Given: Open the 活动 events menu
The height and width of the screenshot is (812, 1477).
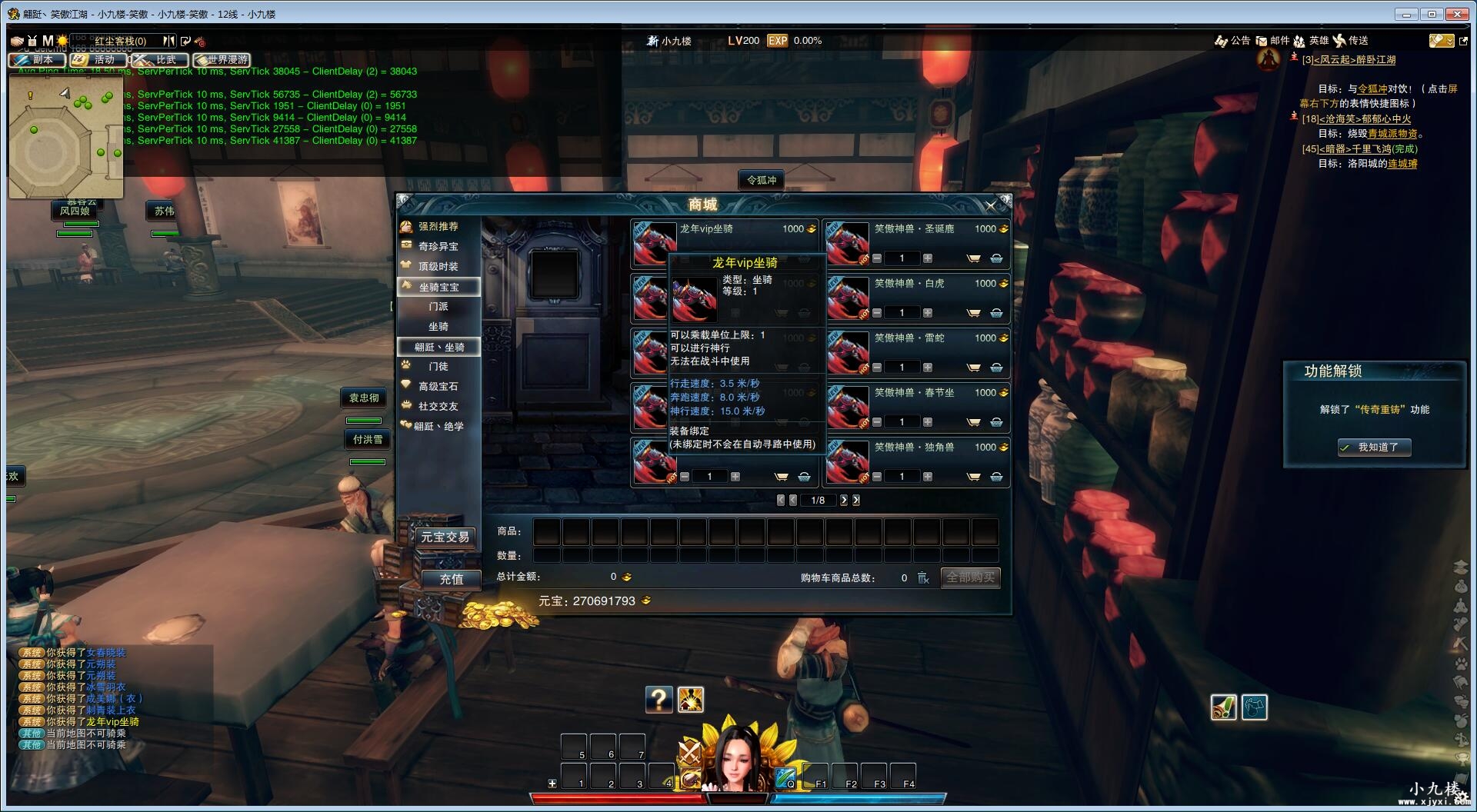Looking at the screenshot, I should click(x=98, y=60).
